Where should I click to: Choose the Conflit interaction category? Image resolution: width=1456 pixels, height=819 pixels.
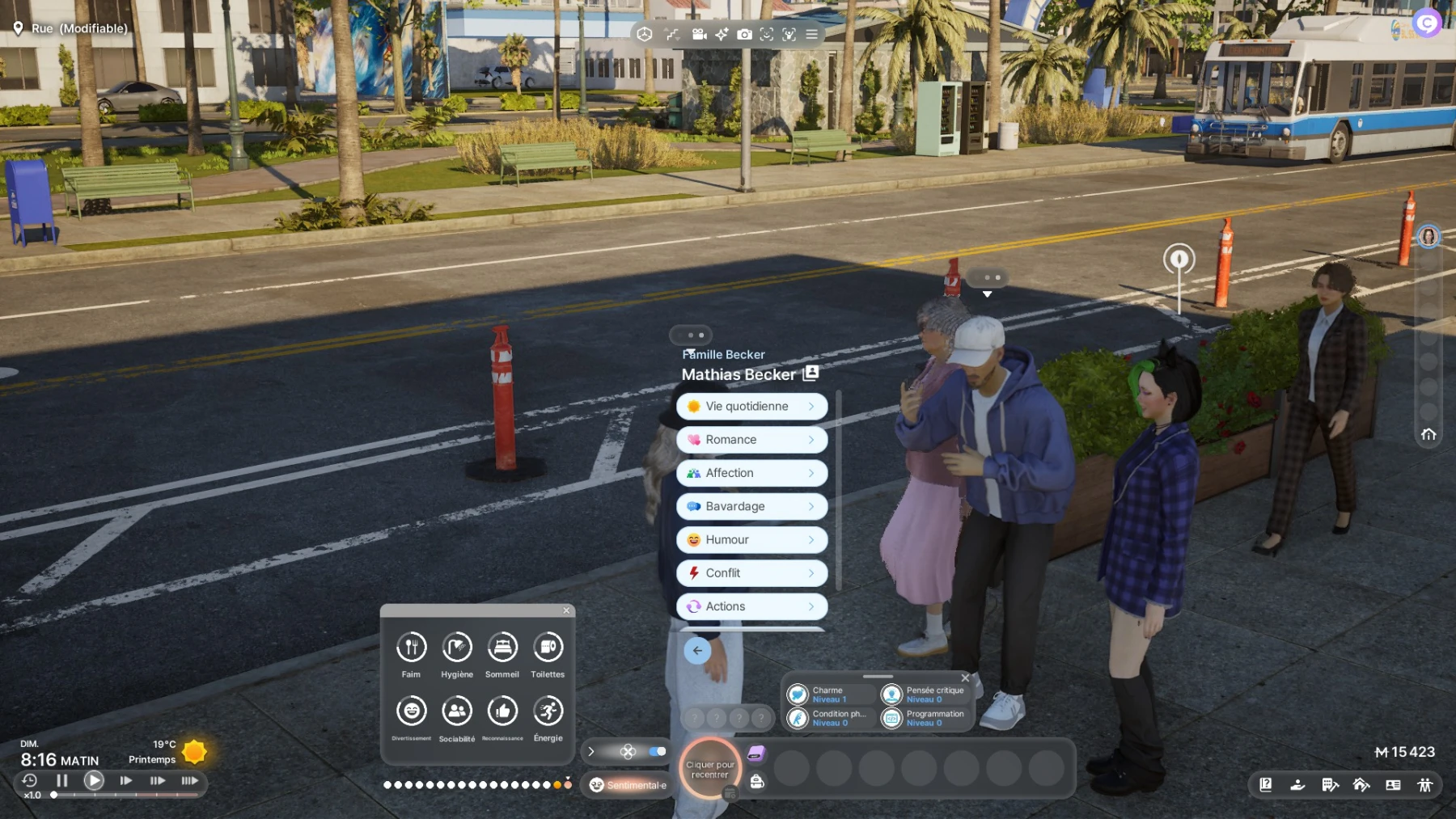click(751, 573)
